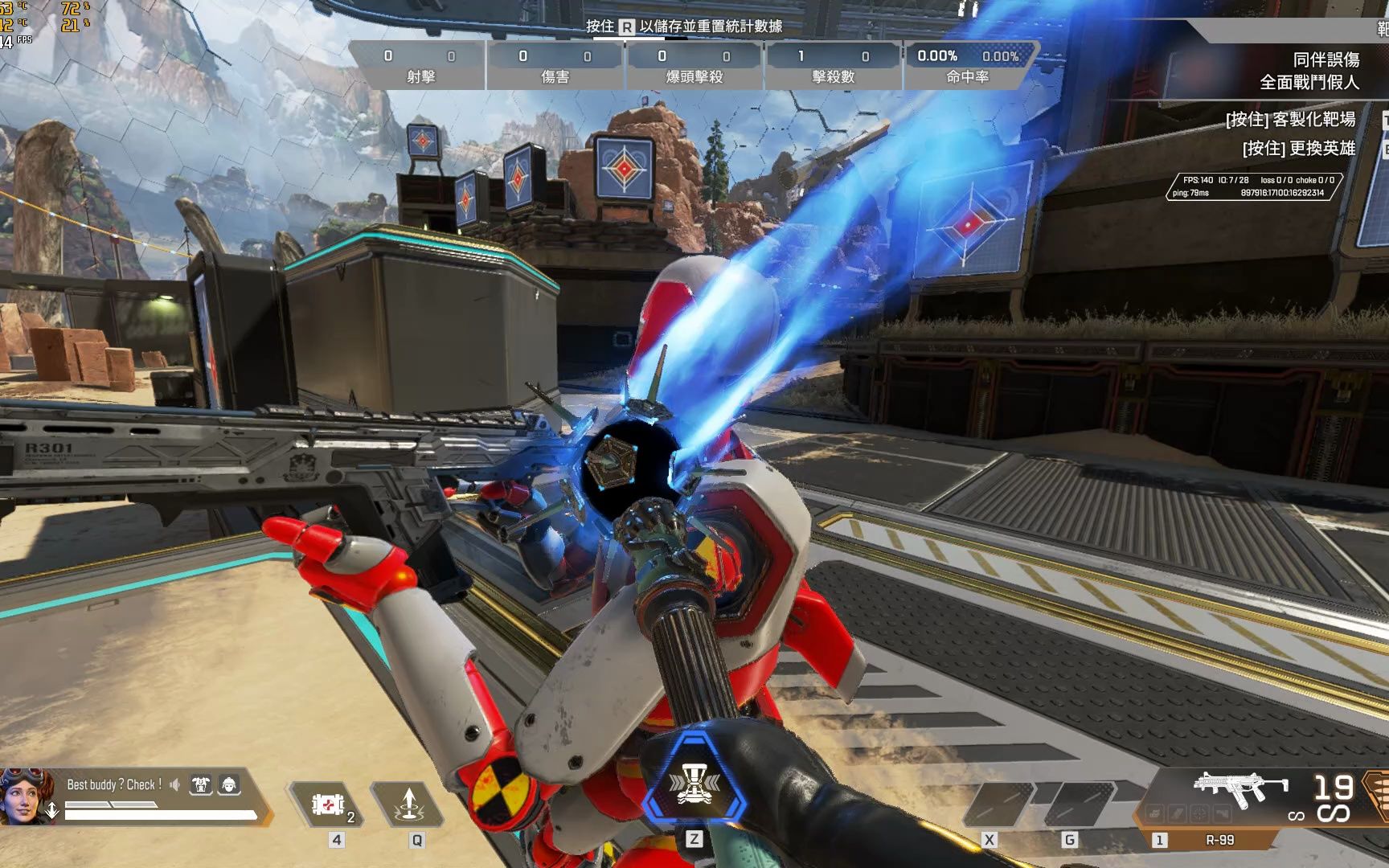Screen dimensions: 1389x868
Task: Open the 客製化靶場 range customization option
Action: [1290, 120]
